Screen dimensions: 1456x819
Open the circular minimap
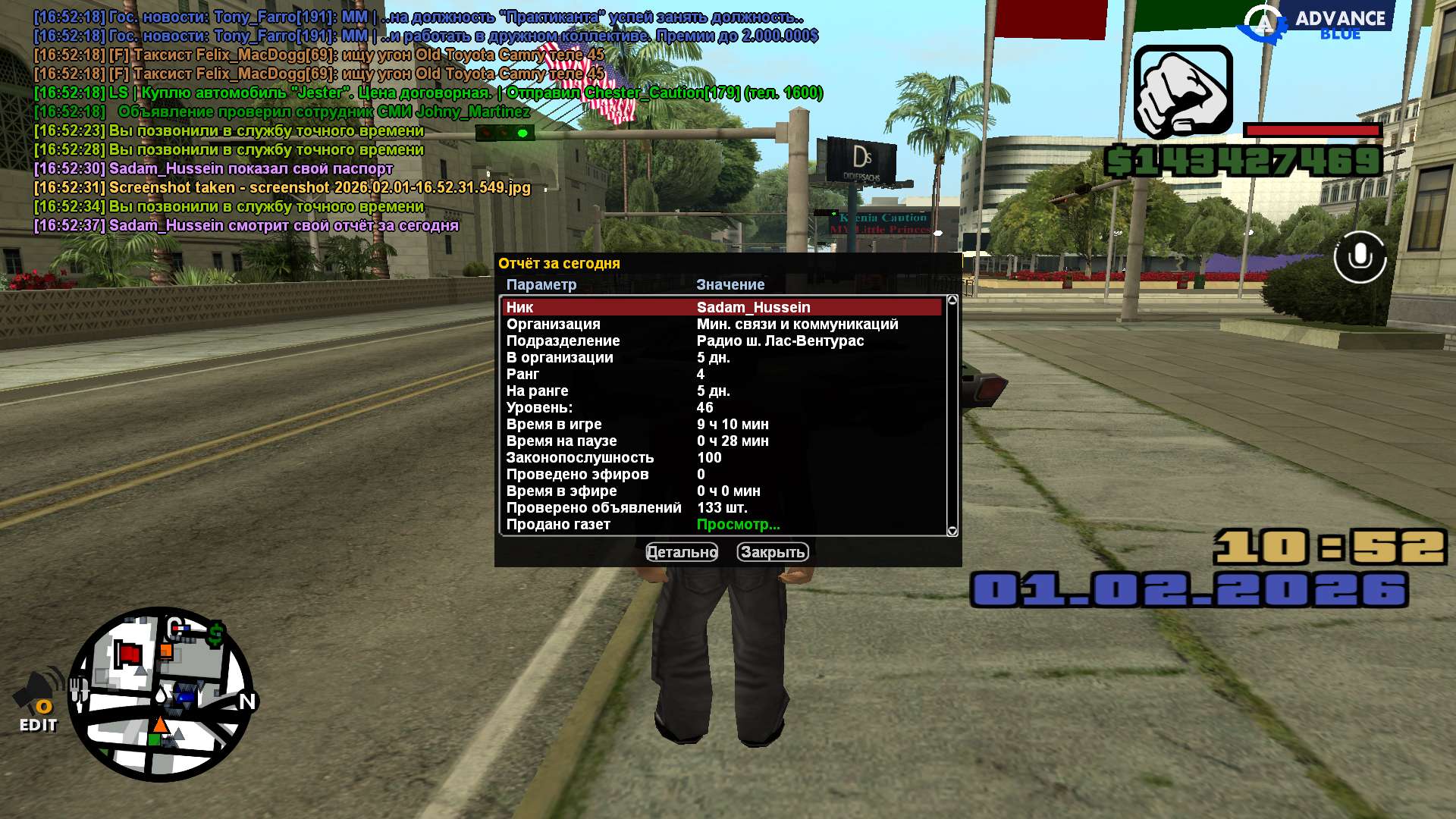161,694
